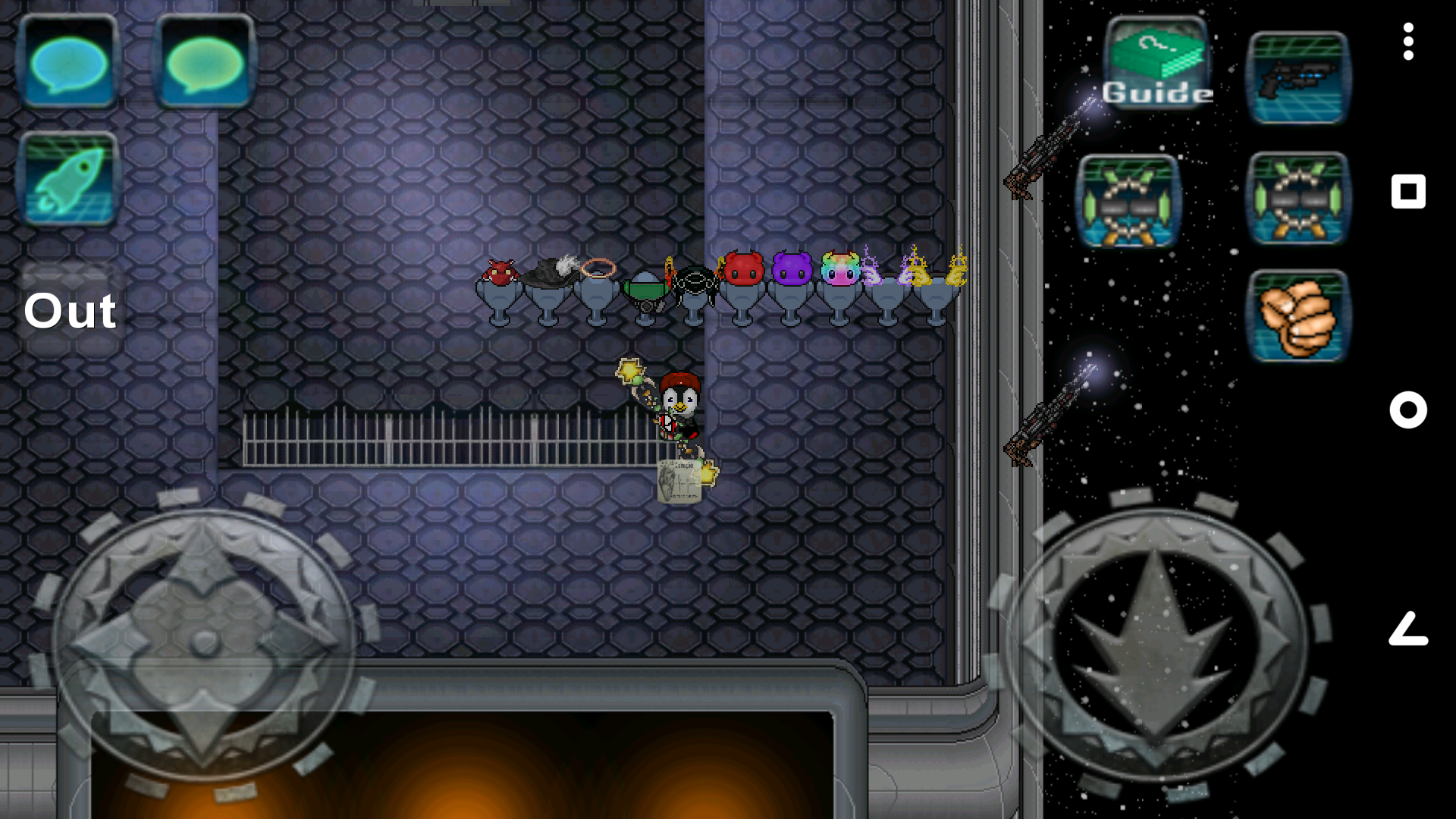Tap the green chat bubble button
This screenshot has height=819, width=1456.
click(x=205, y=62)
